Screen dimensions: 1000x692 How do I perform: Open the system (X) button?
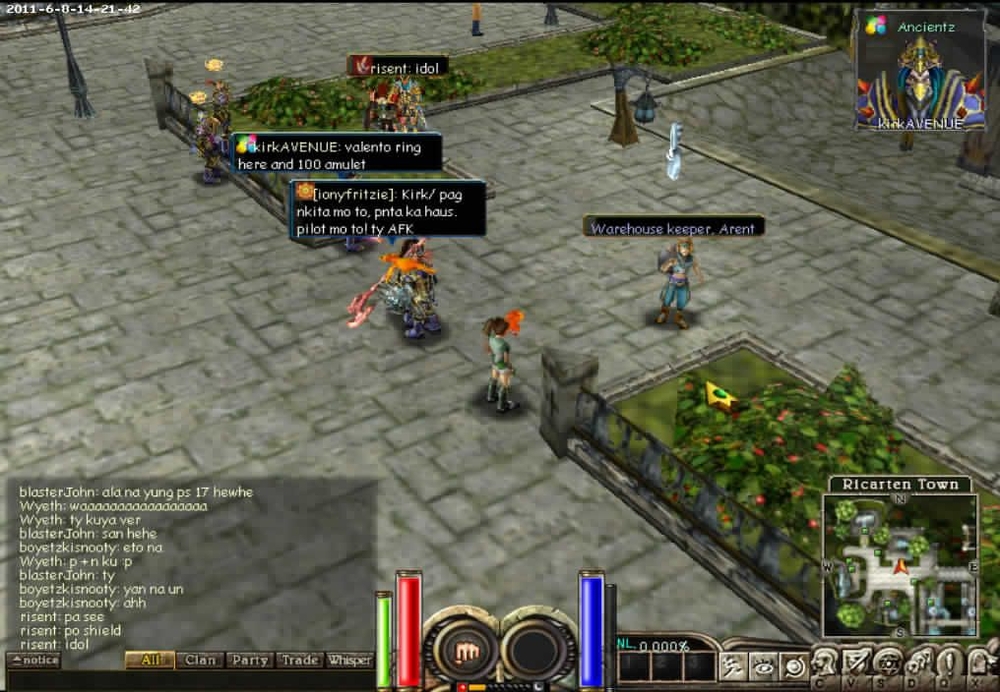(x=980, y=664)
